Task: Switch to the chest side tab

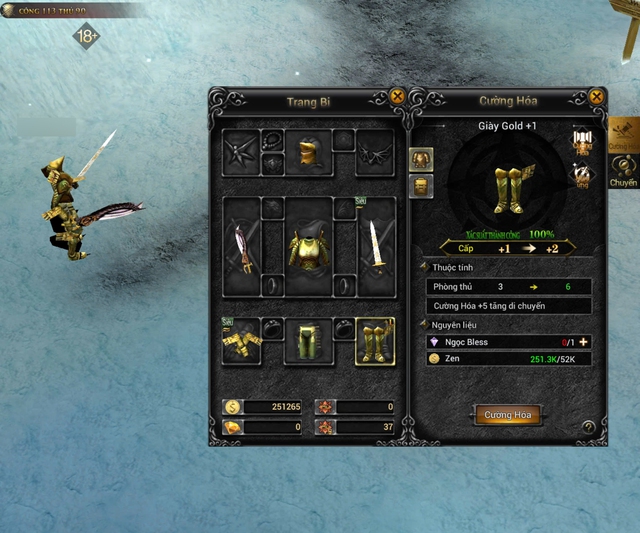Action: (421, 185)
